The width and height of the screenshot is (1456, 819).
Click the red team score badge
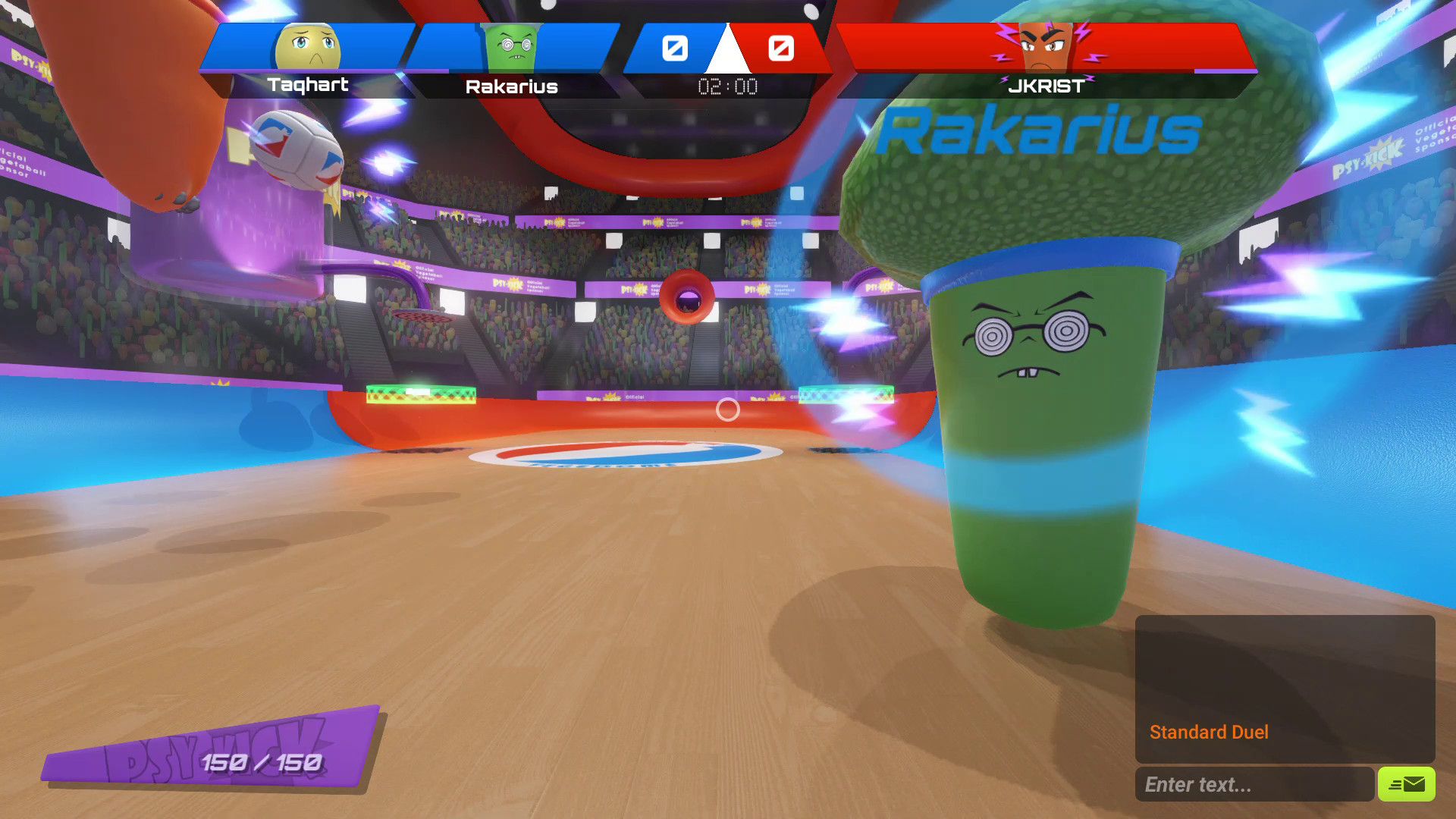(780, 48)
